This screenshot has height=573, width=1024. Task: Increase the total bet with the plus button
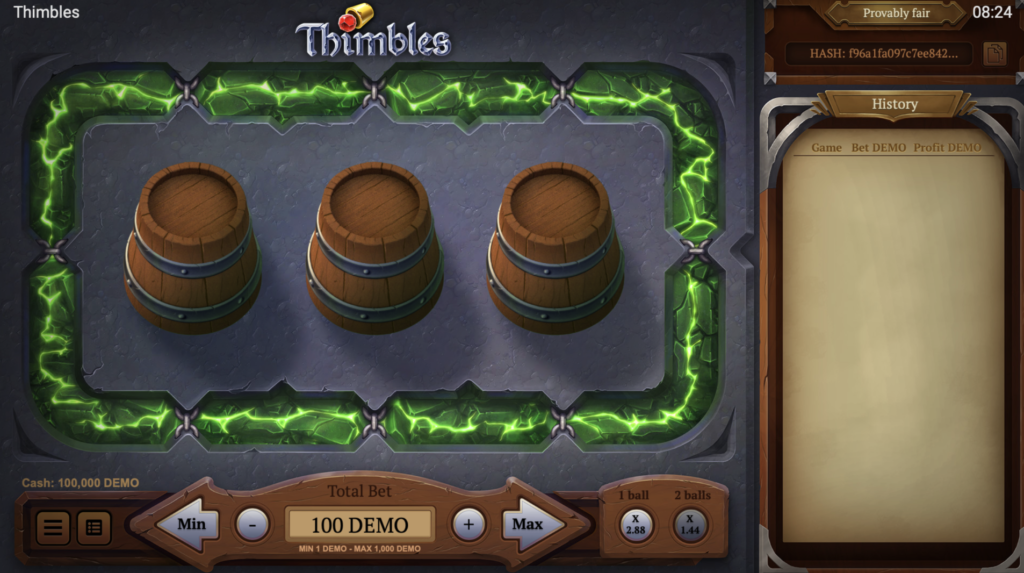[x=468, y=524]
